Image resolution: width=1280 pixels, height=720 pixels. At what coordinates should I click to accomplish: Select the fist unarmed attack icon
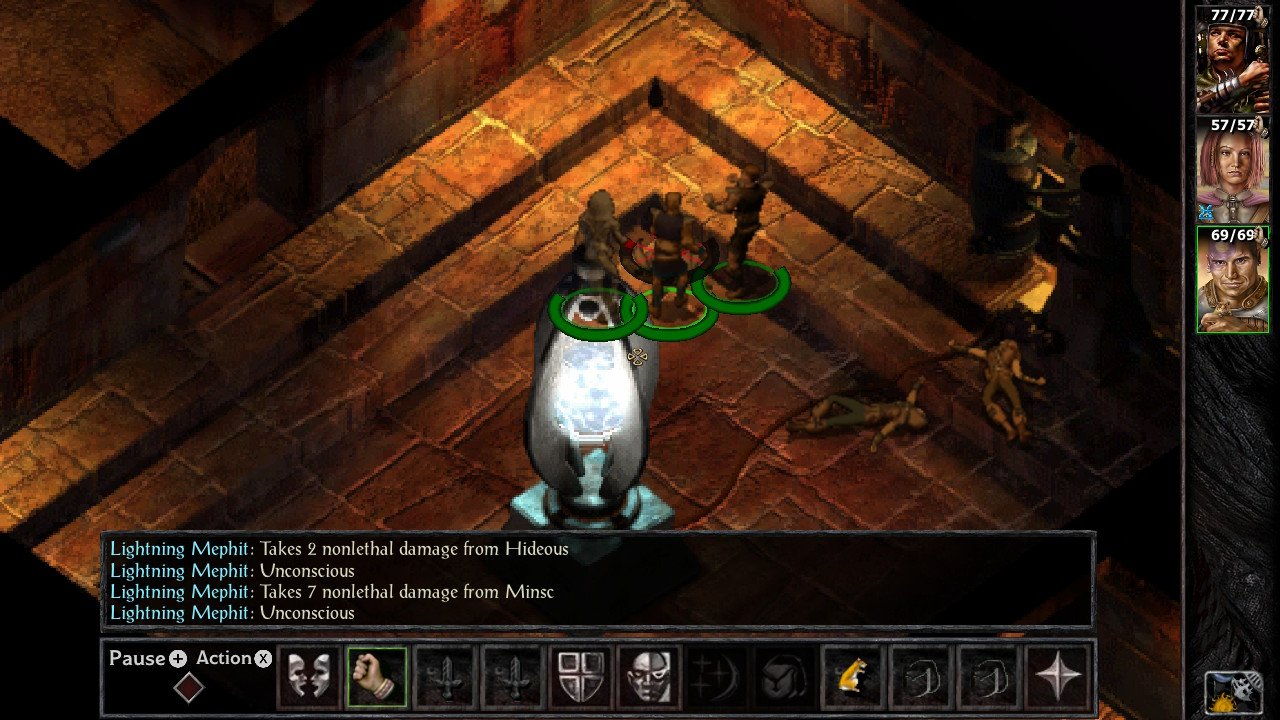click(377, 676)
